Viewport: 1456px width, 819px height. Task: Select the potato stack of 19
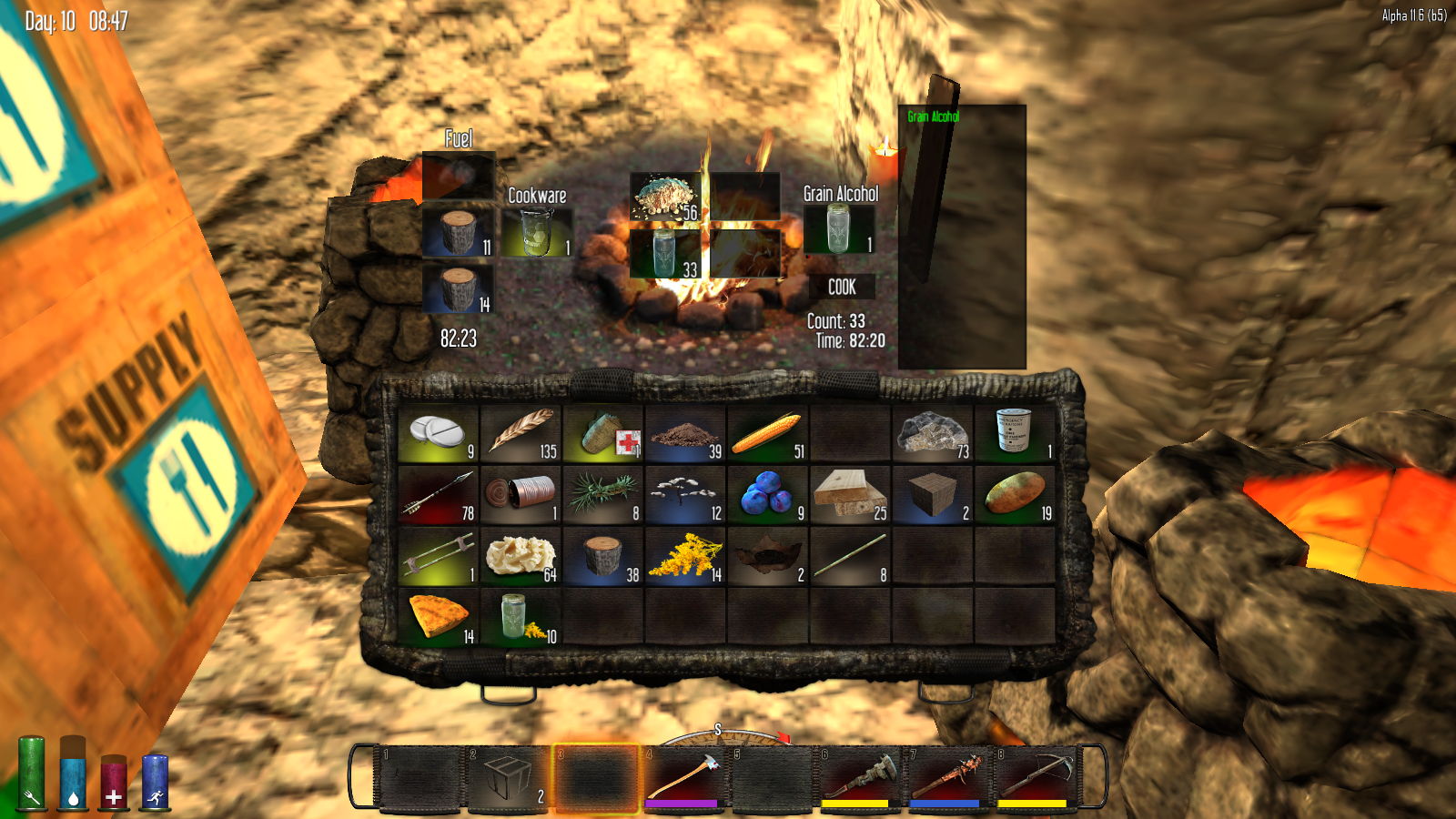(1014, 496)
